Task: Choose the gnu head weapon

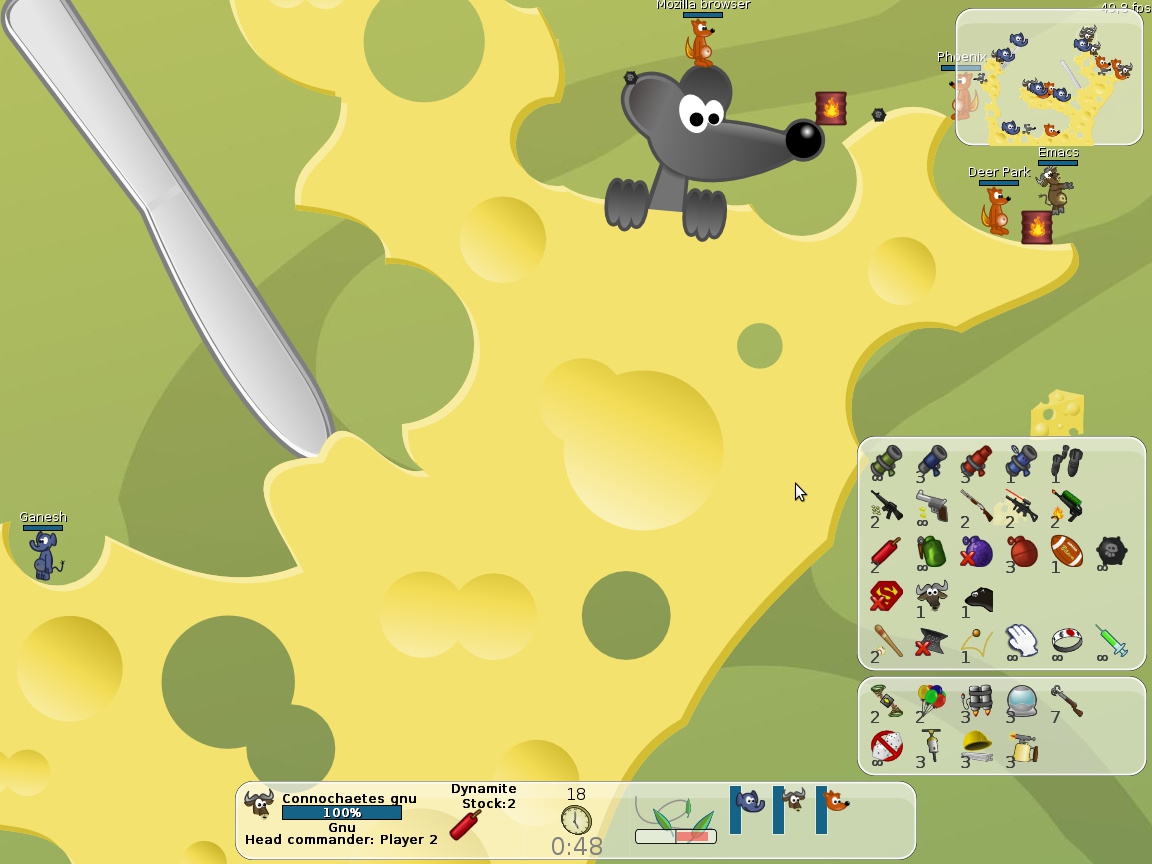Action: [932, 596]
